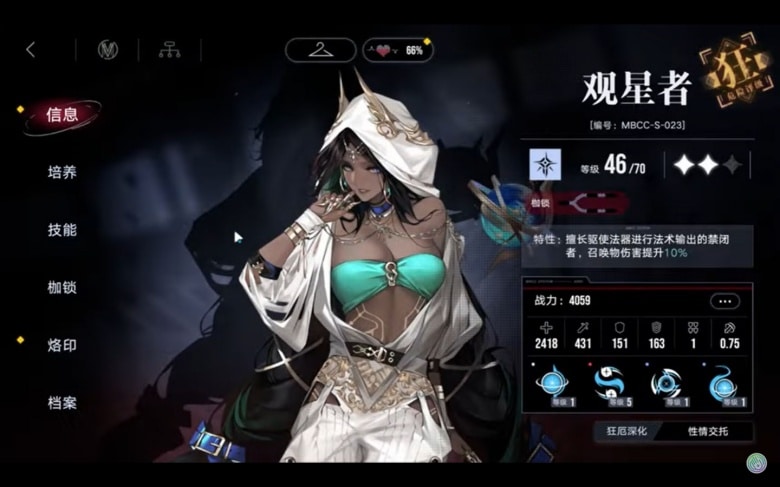The image size is (780, 487).
Task: Select the level 5 swirl skill icon
Action: click(x=609, y=384)
